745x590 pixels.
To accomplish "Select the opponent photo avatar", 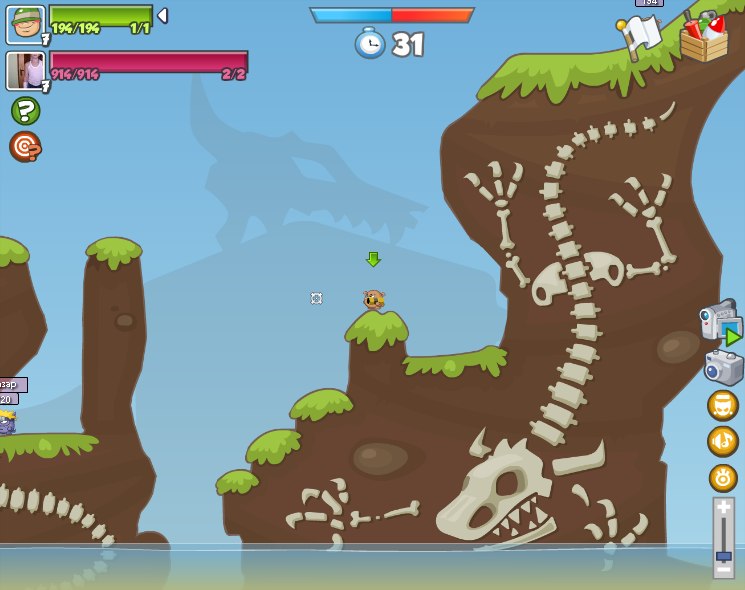I will (x=25, y=71).
